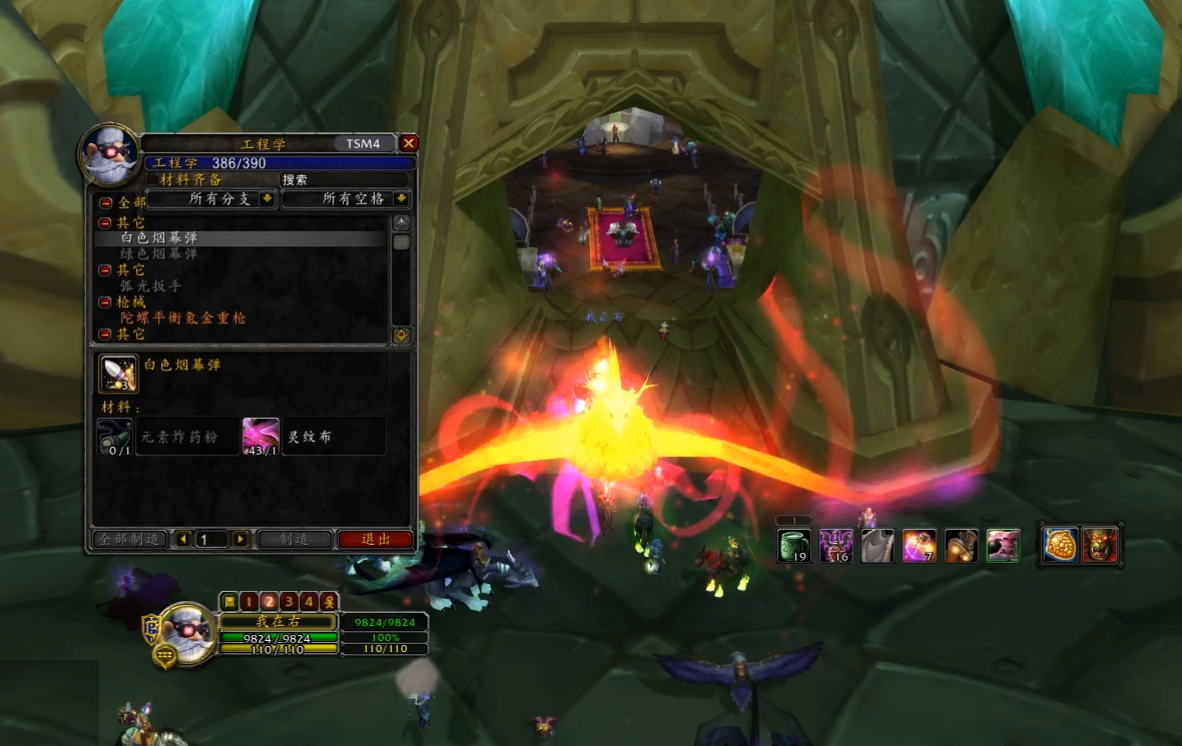Screen dimensions: 1182x746
Task: Collapse the 全部 recipe list
Action: click(105, 202)
